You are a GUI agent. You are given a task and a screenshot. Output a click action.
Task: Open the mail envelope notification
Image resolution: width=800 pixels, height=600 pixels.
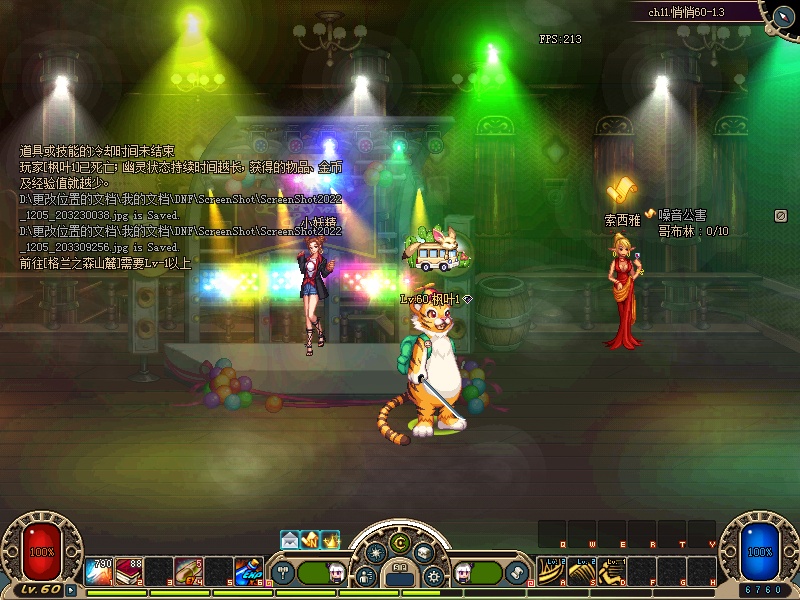coord(290,540)
